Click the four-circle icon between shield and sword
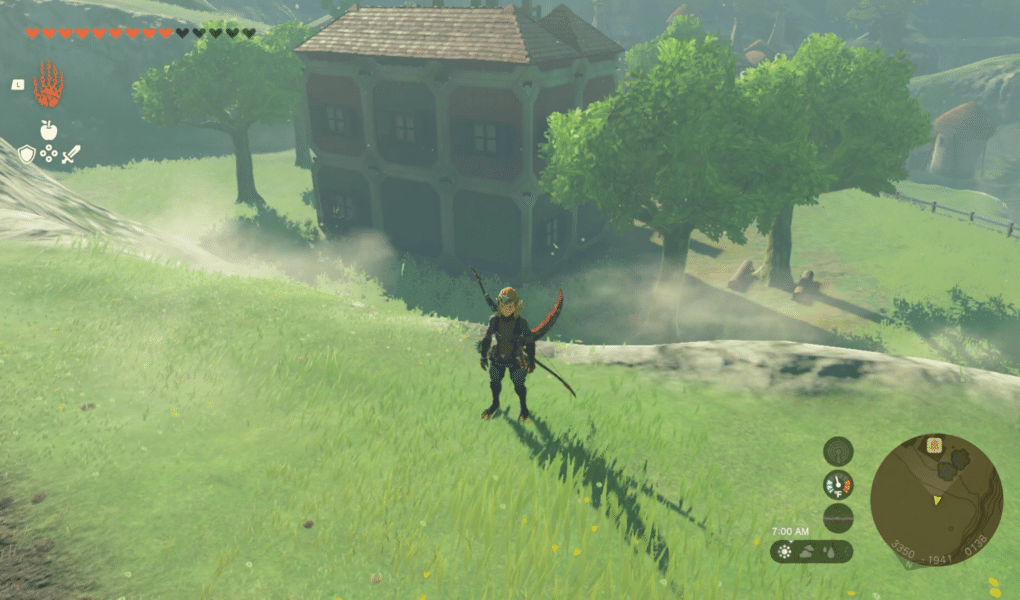The width and height of the screenshot is (1020, 600). [x=48, y=154]
